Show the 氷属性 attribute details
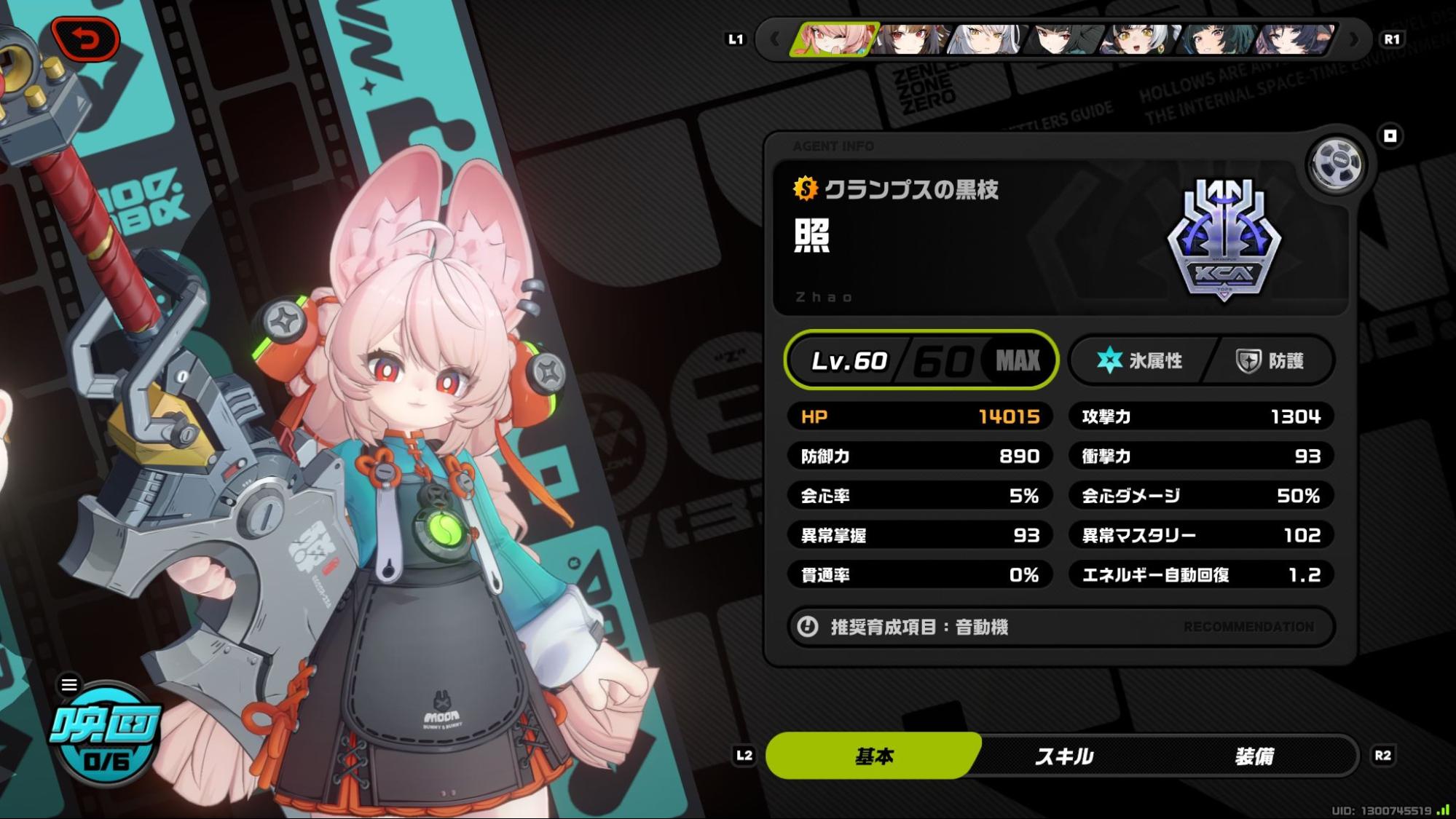 1140,360
